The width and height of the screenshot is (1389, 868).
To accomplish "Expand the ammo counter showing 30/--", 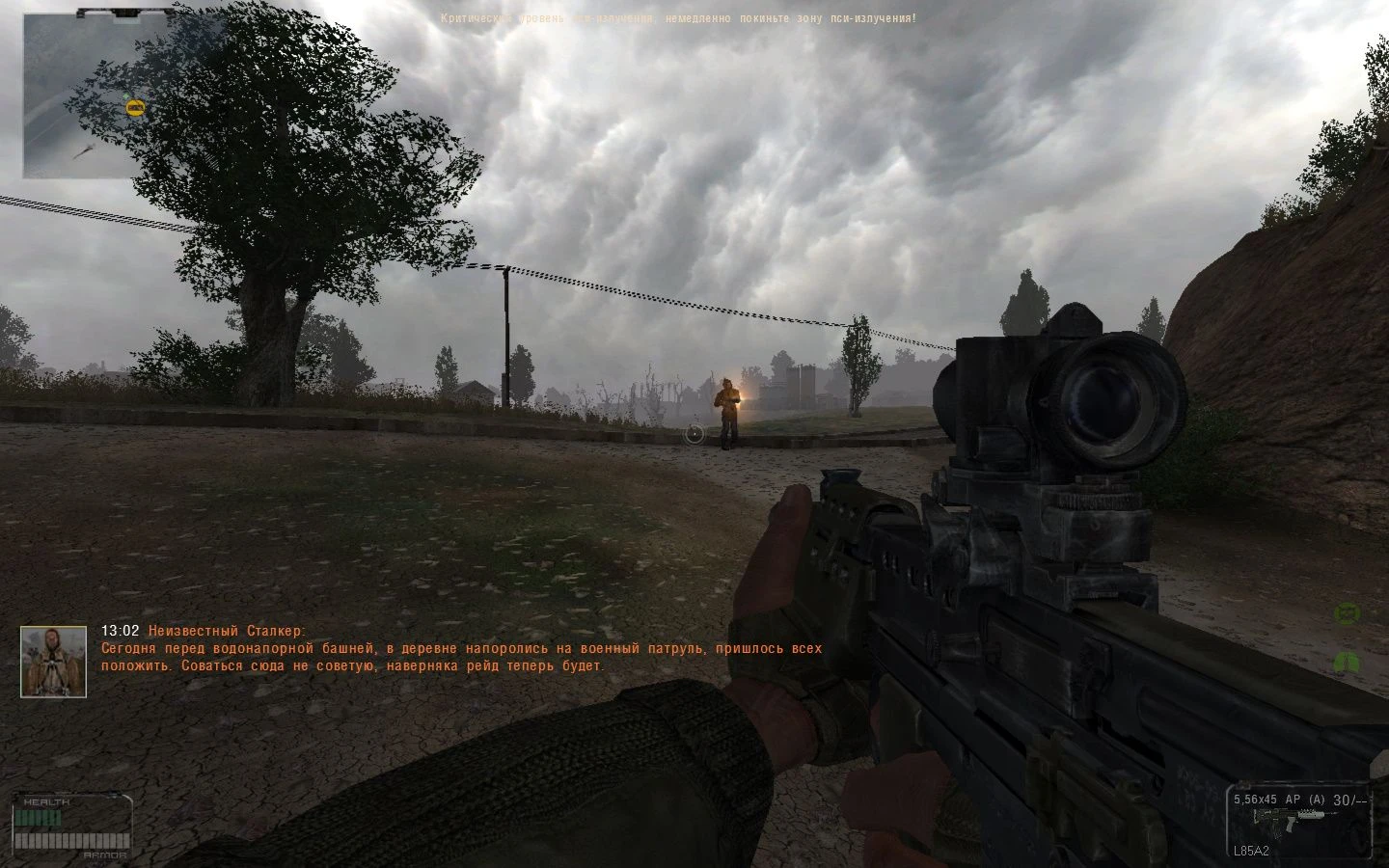I will pos(1348,800).
